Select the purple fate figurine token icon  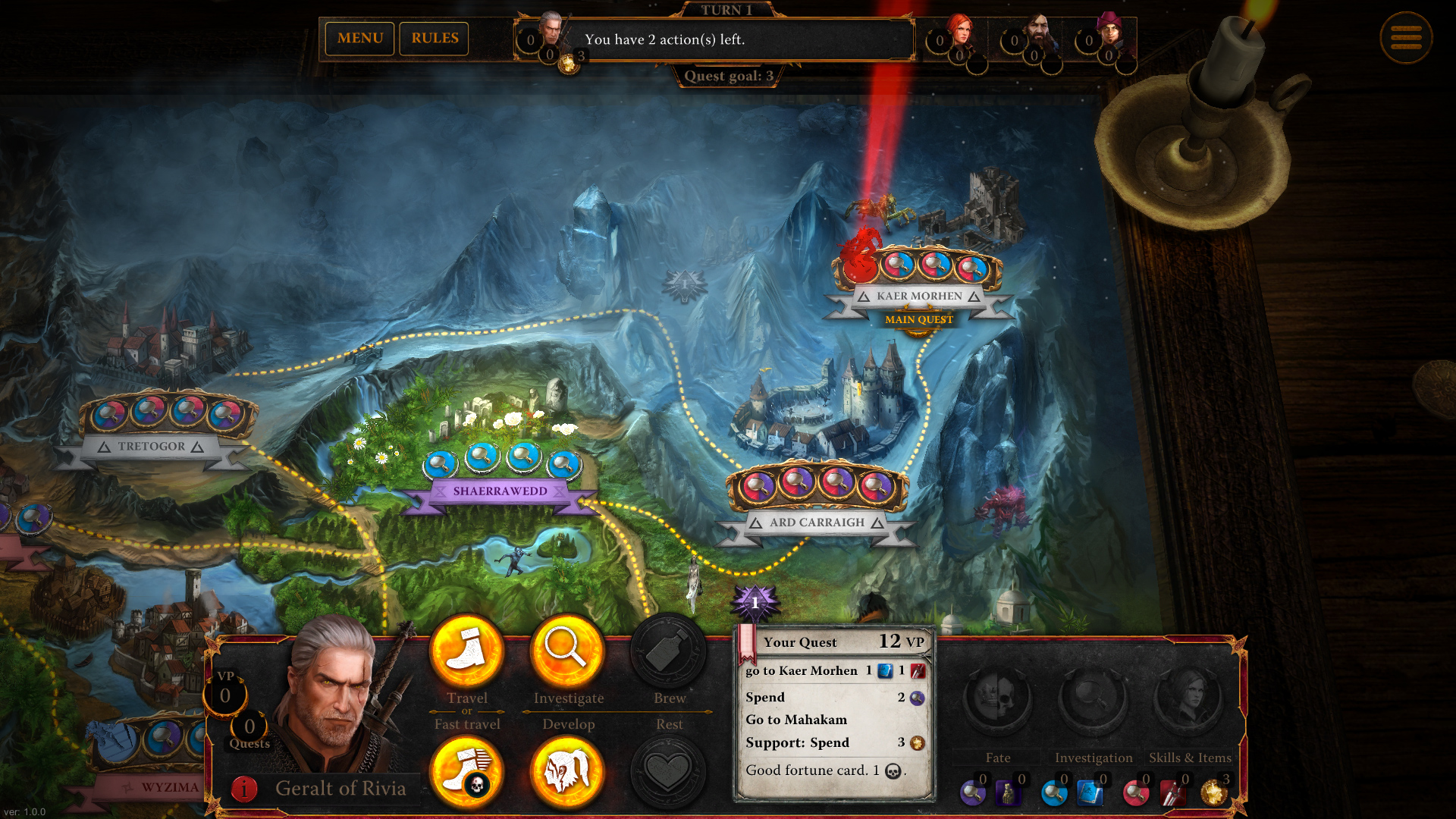[x=1006, y=793]
